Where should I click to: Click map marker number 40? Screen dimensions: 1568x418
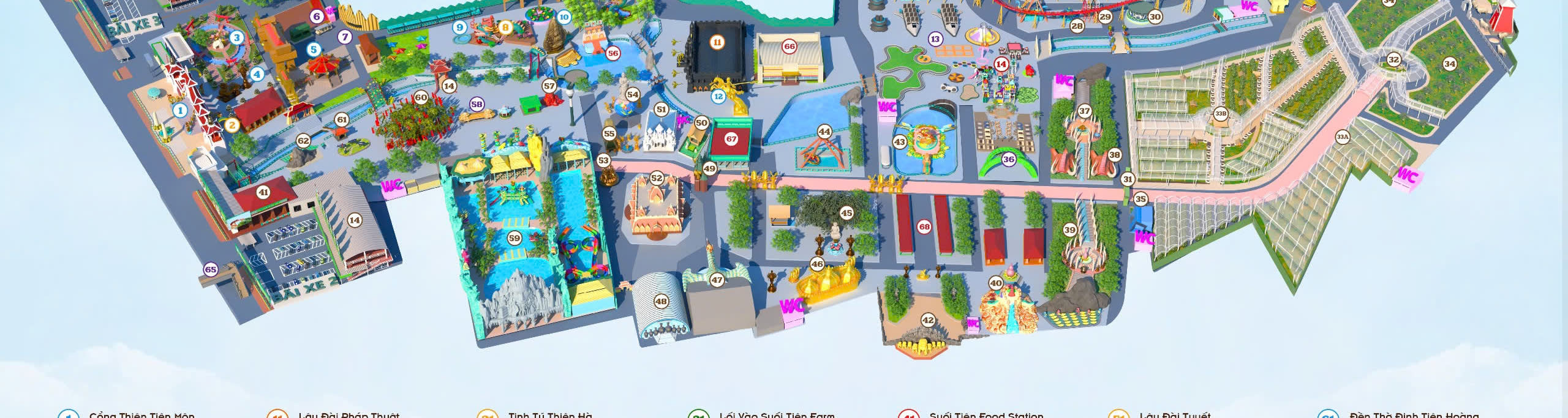click(996, 283)
